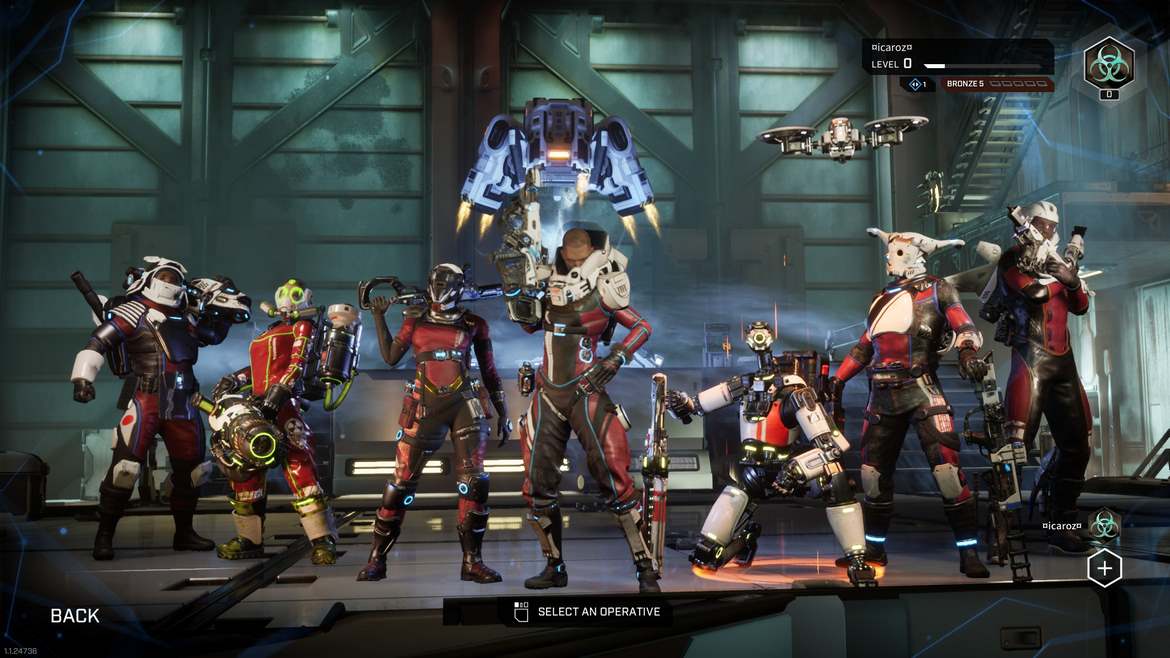
Task: Open the plus hexagon to invite a player
Action: click(1104, 569)
